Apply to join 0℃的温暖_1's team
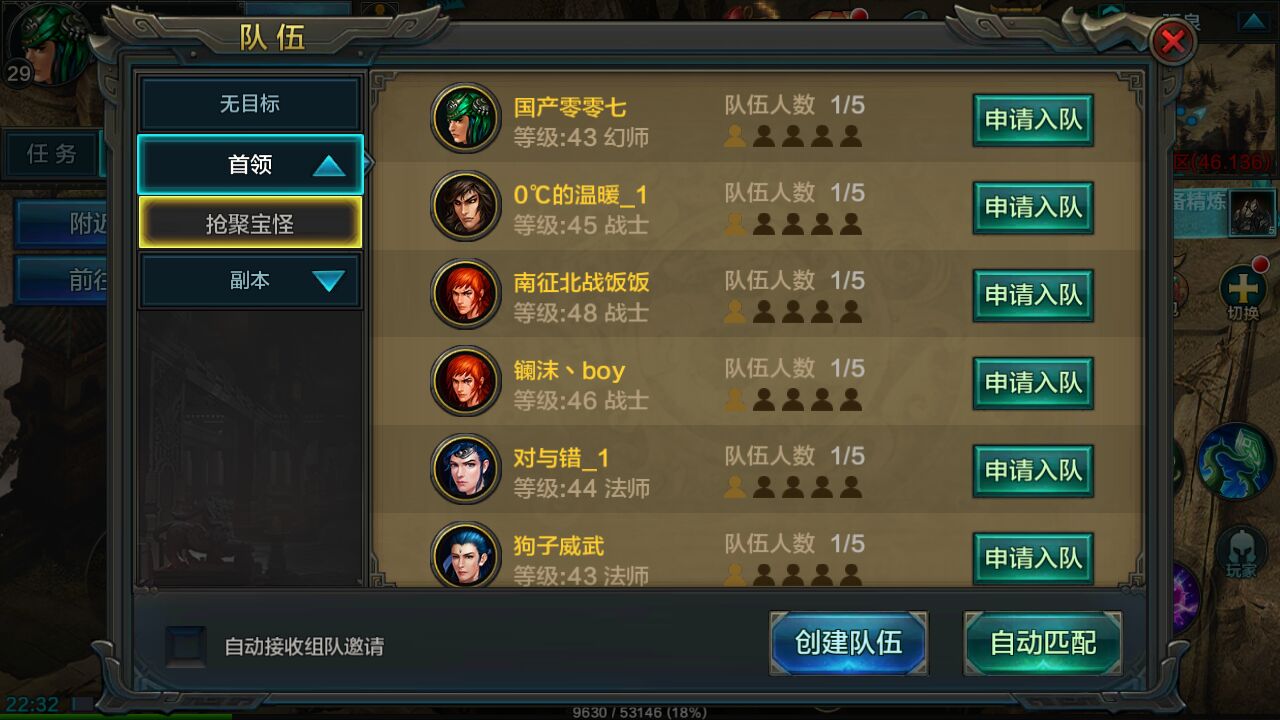1280x720 pixels. click(x=1033, y=207)
